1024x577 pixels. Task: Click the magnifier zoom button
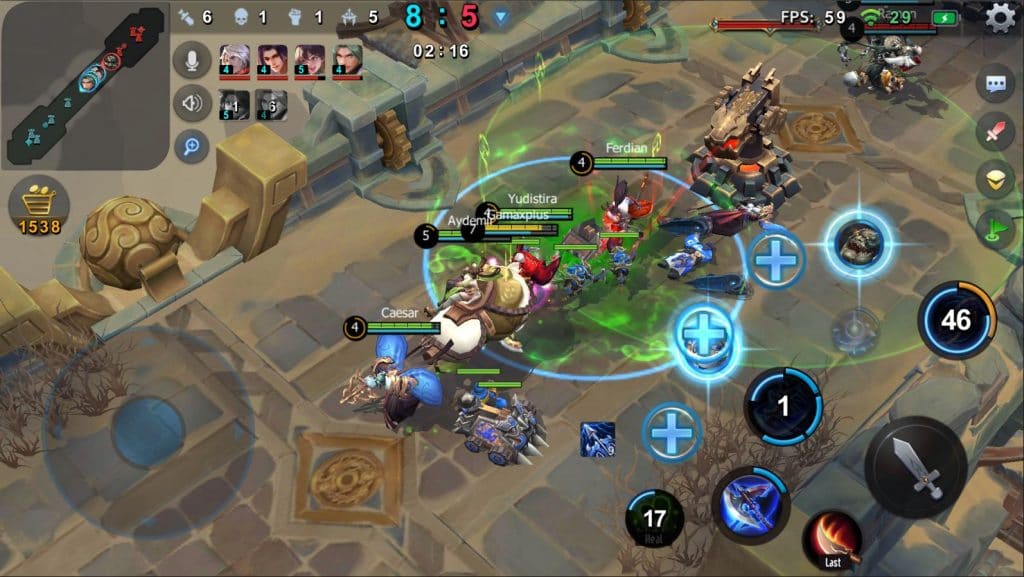(x=191, y=146)
